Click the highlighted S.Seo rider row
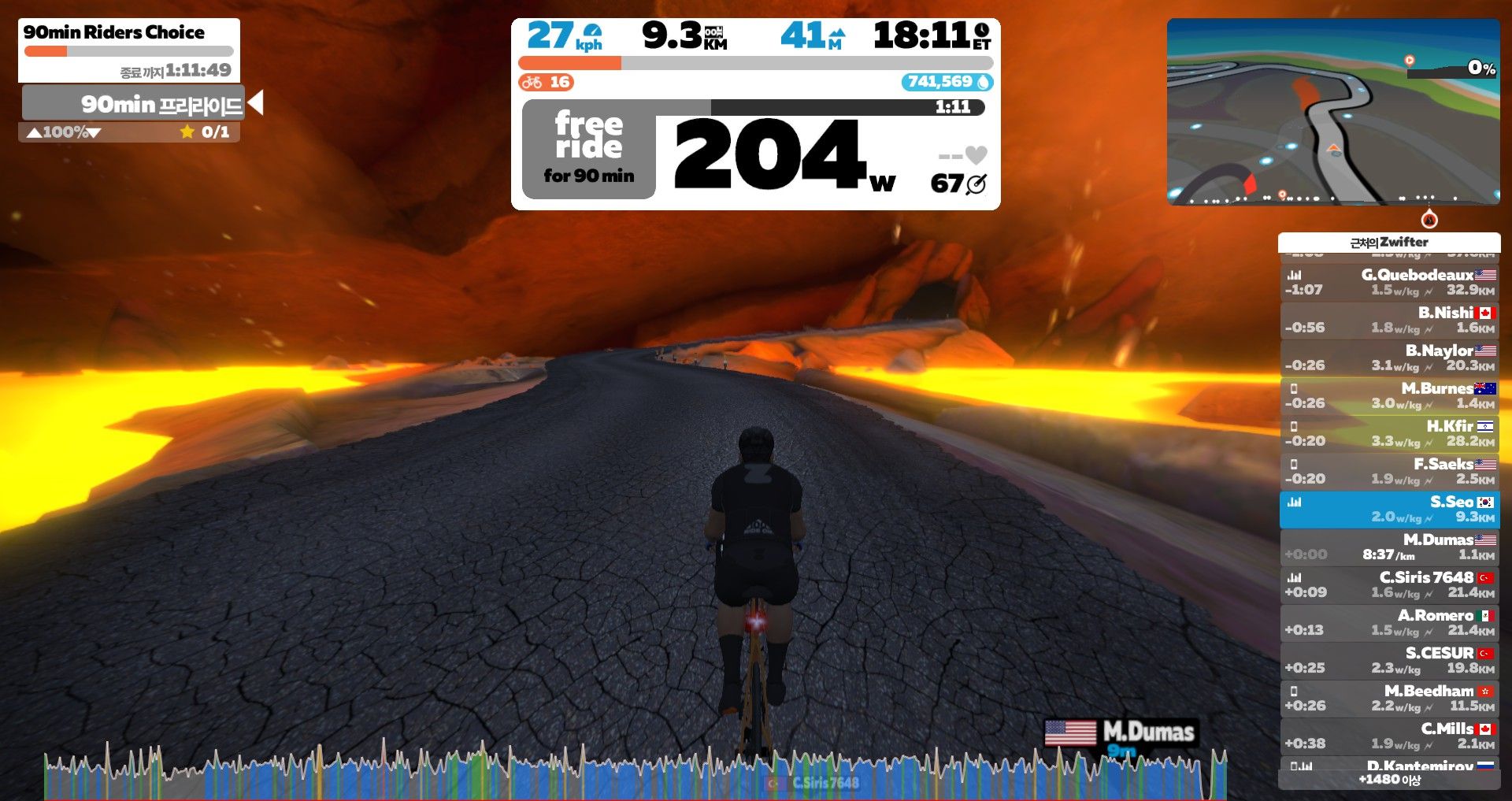The image size is (1512, 801). tap(1389, 509)
